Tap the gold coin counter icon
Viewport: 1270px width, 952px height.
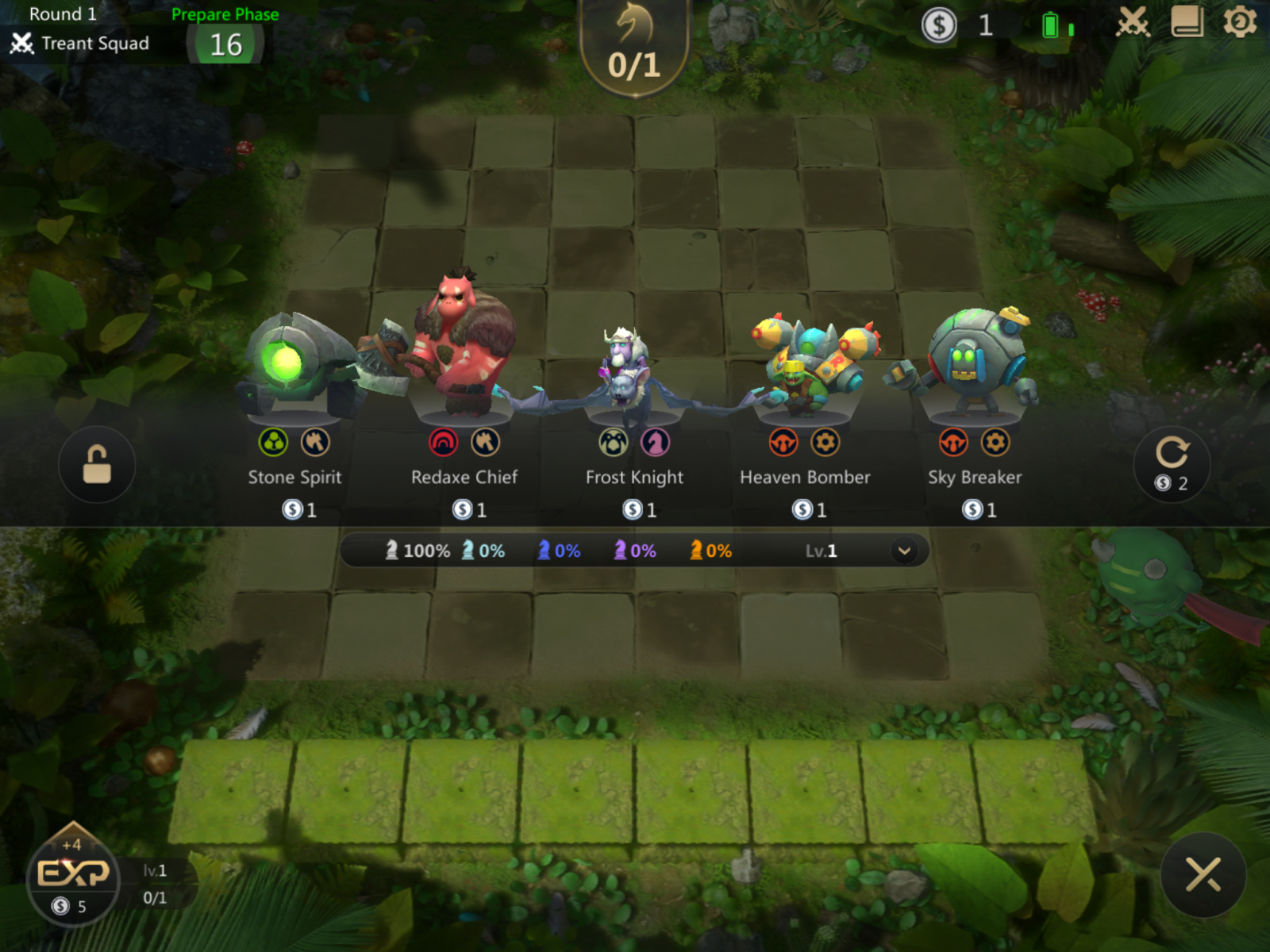click(939, 25)
